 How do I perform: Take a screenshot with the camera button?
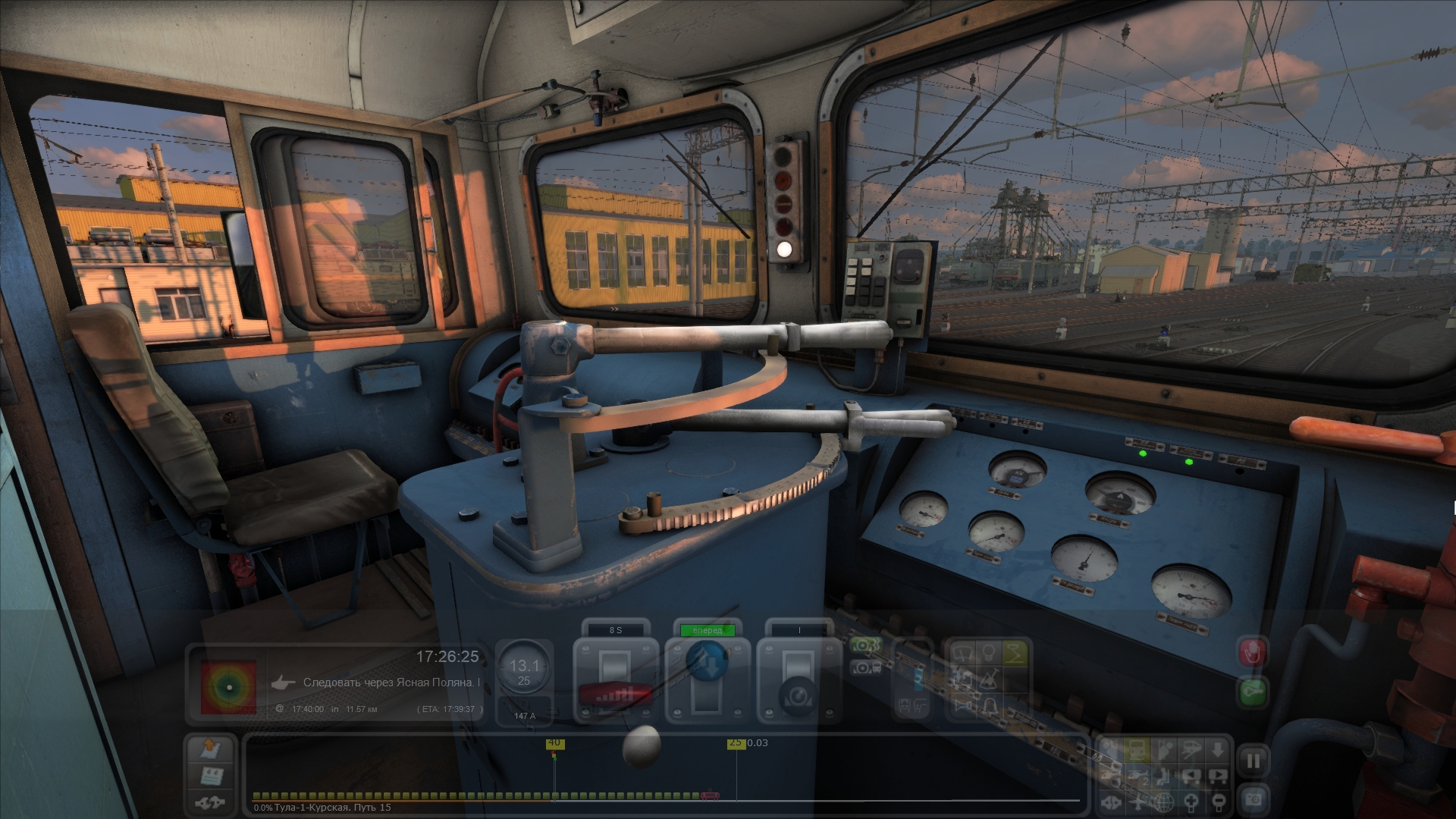1253,799
